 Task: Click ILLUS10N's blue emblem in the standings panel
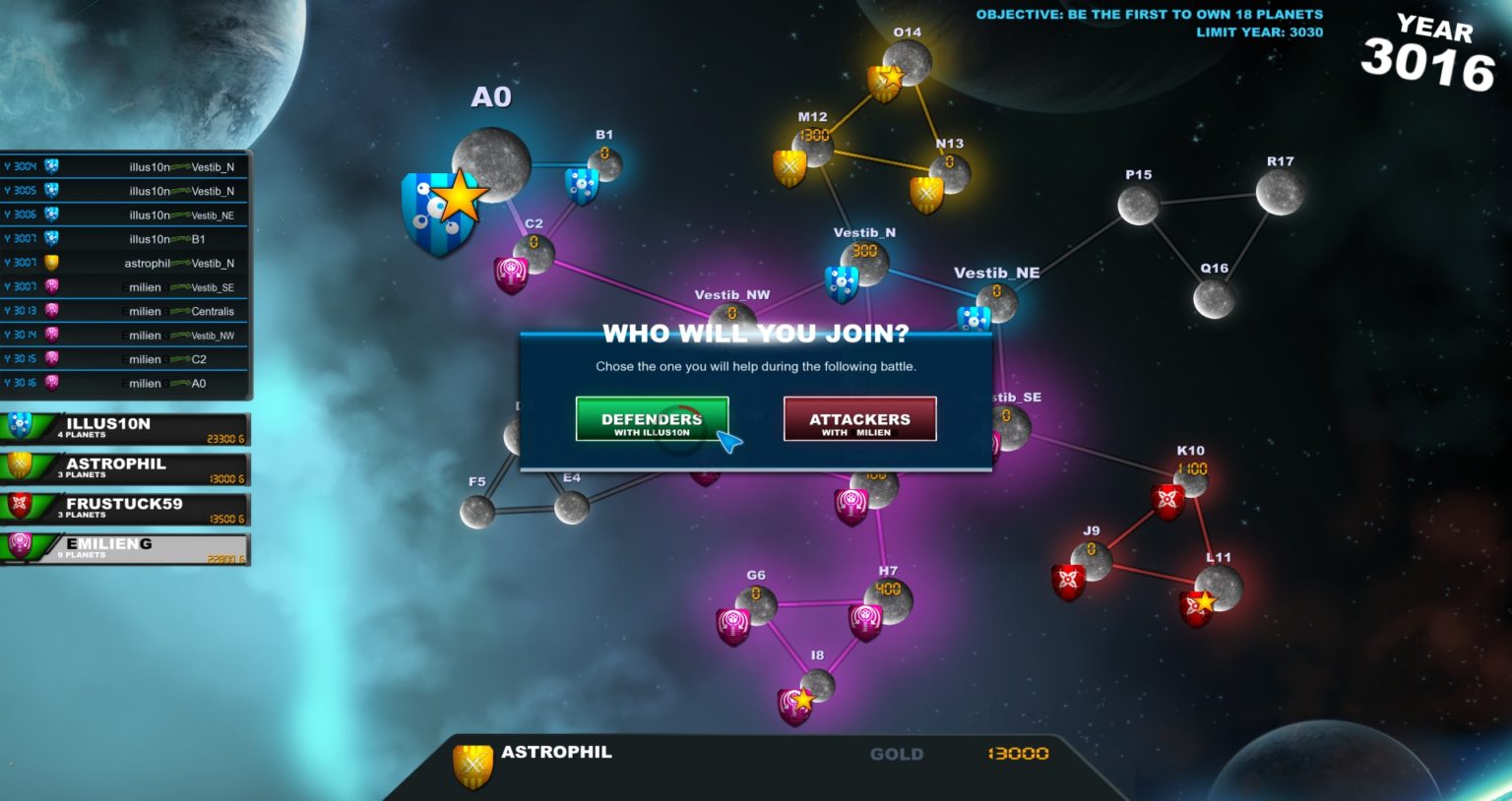pyautogui.click(x=17, y=424)
